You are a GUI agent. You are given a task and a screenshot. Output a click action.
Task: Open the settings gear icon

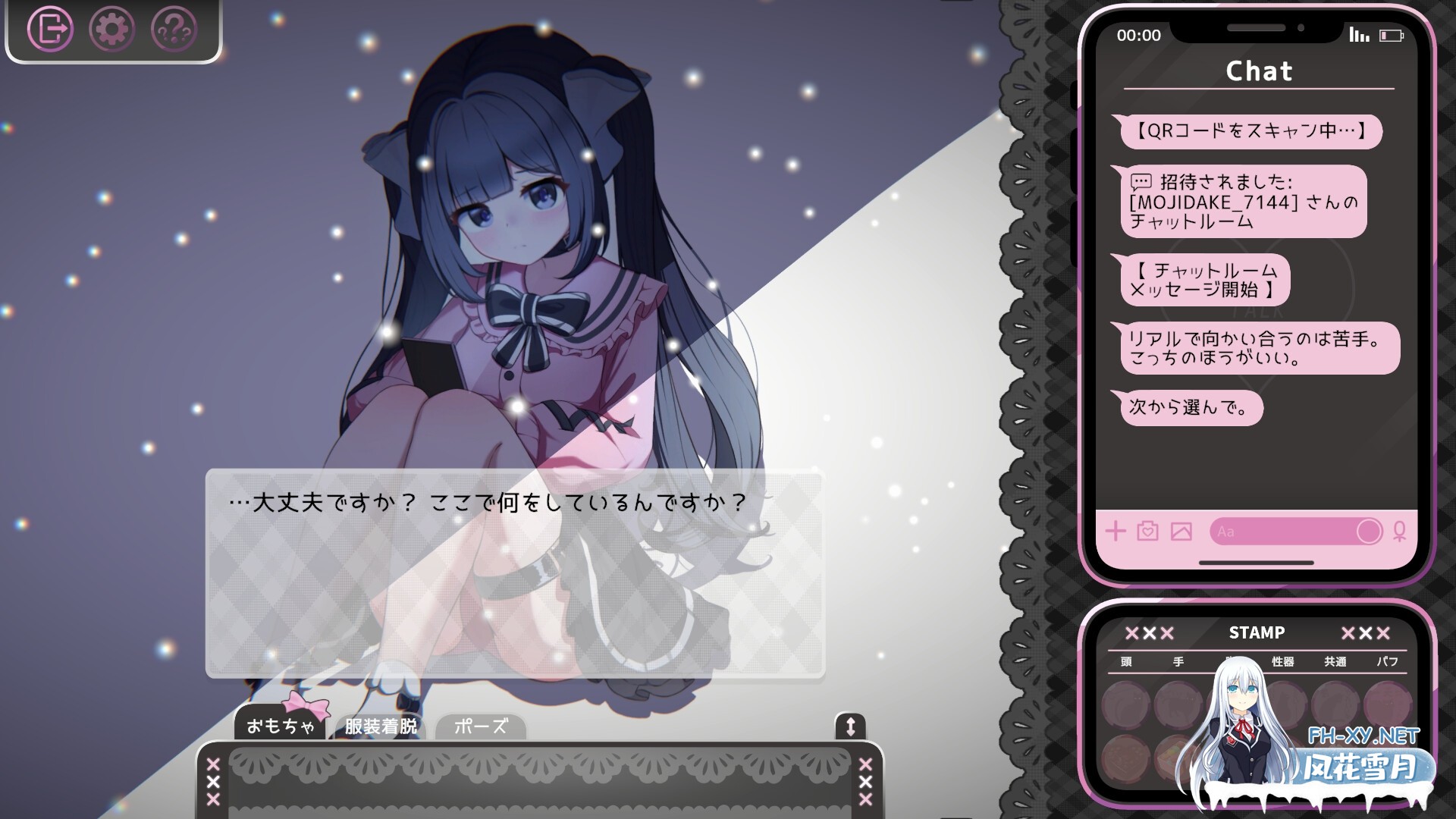click(x=111, y=29)
